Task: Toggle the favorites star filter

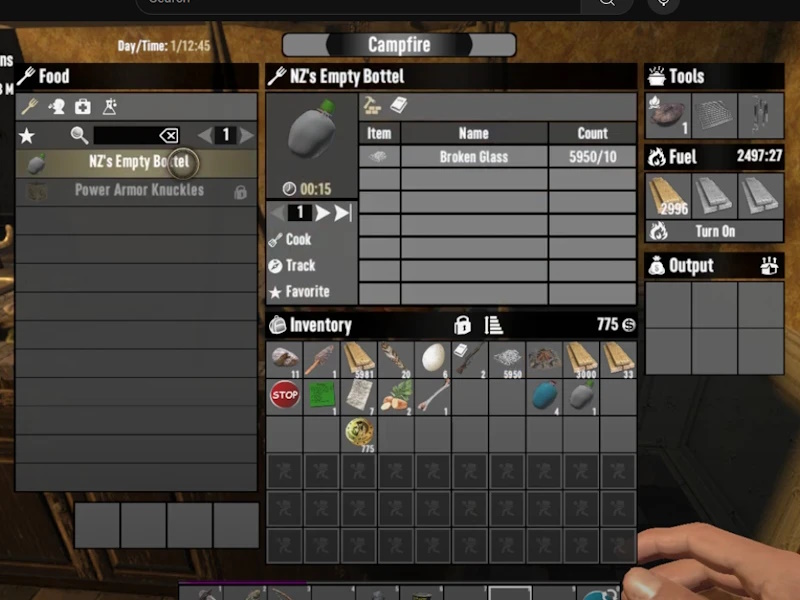Action: tap(27, 135)
